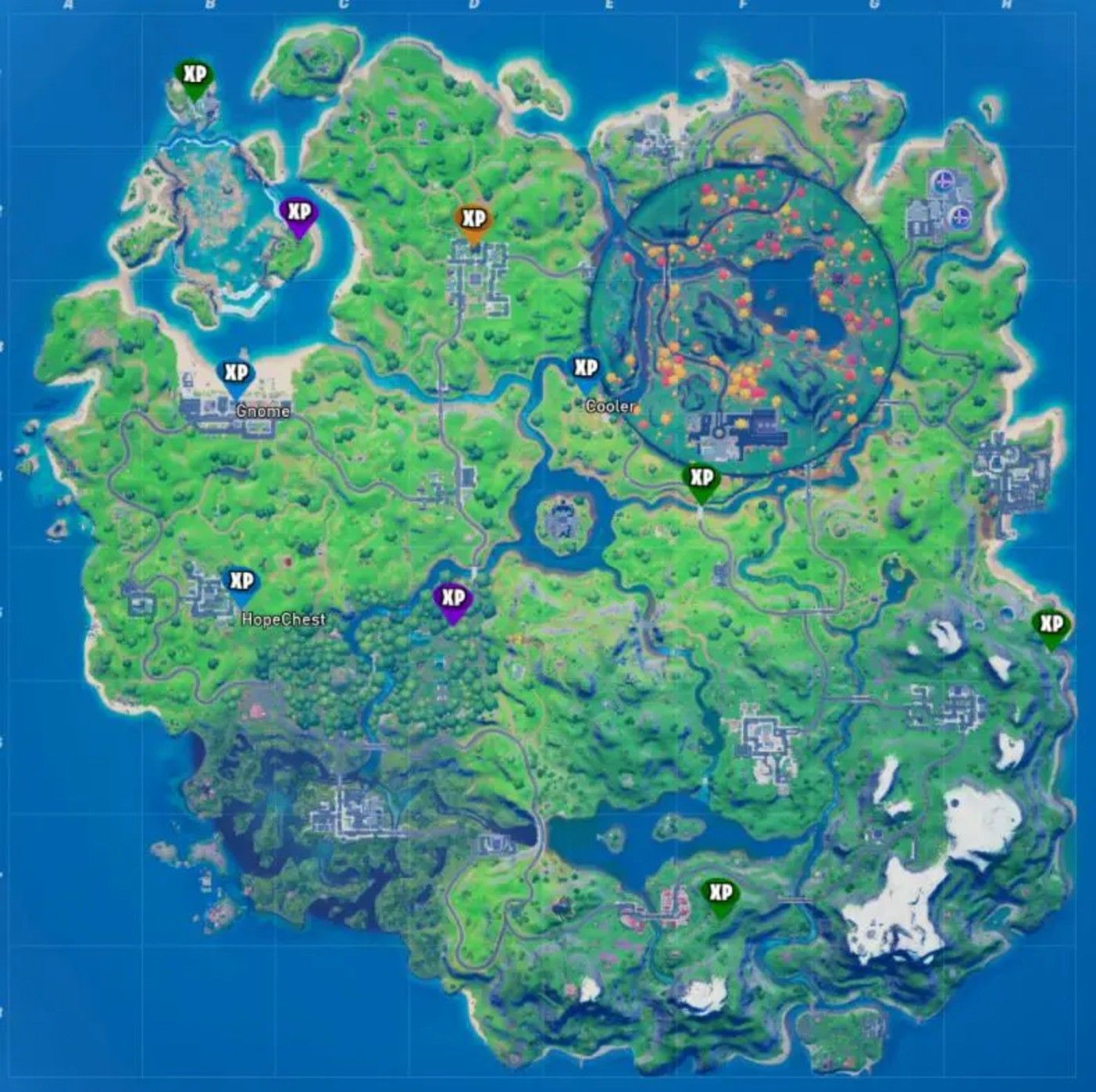The width and height of the screenshot is (1096, 1092).
Task: Click the orange XP pin near Craggy Cliffs
Action: coord(473,218)
